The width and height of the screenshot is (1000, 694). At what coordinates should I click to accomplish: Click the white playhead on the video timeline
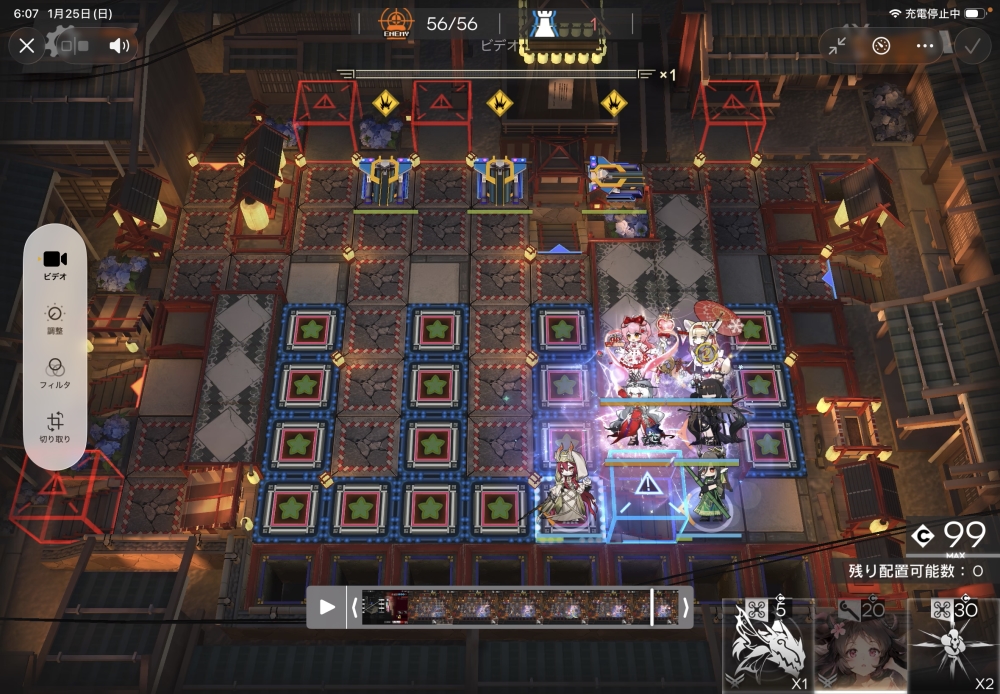(652, 607)
